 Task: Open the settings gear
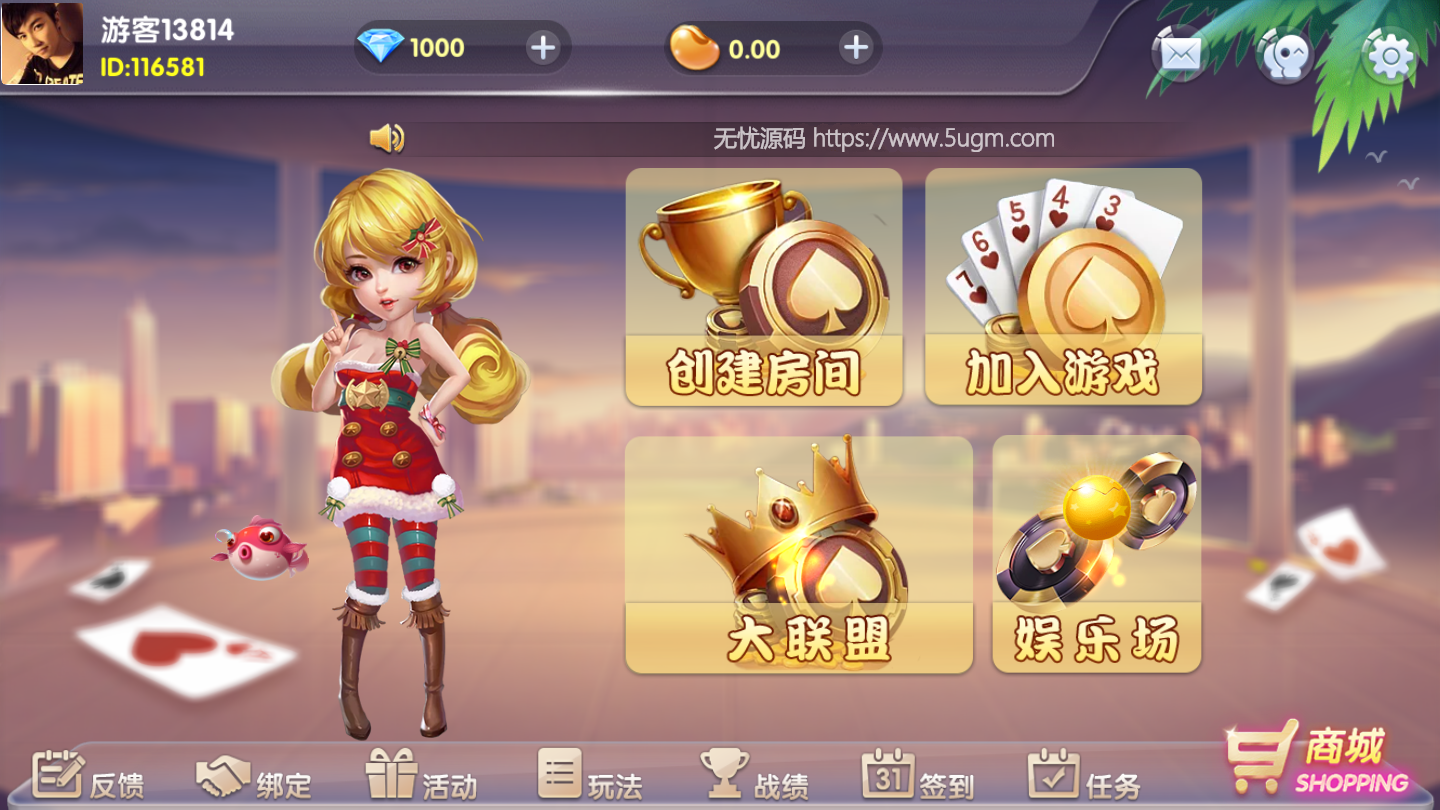click(1389, 53)
